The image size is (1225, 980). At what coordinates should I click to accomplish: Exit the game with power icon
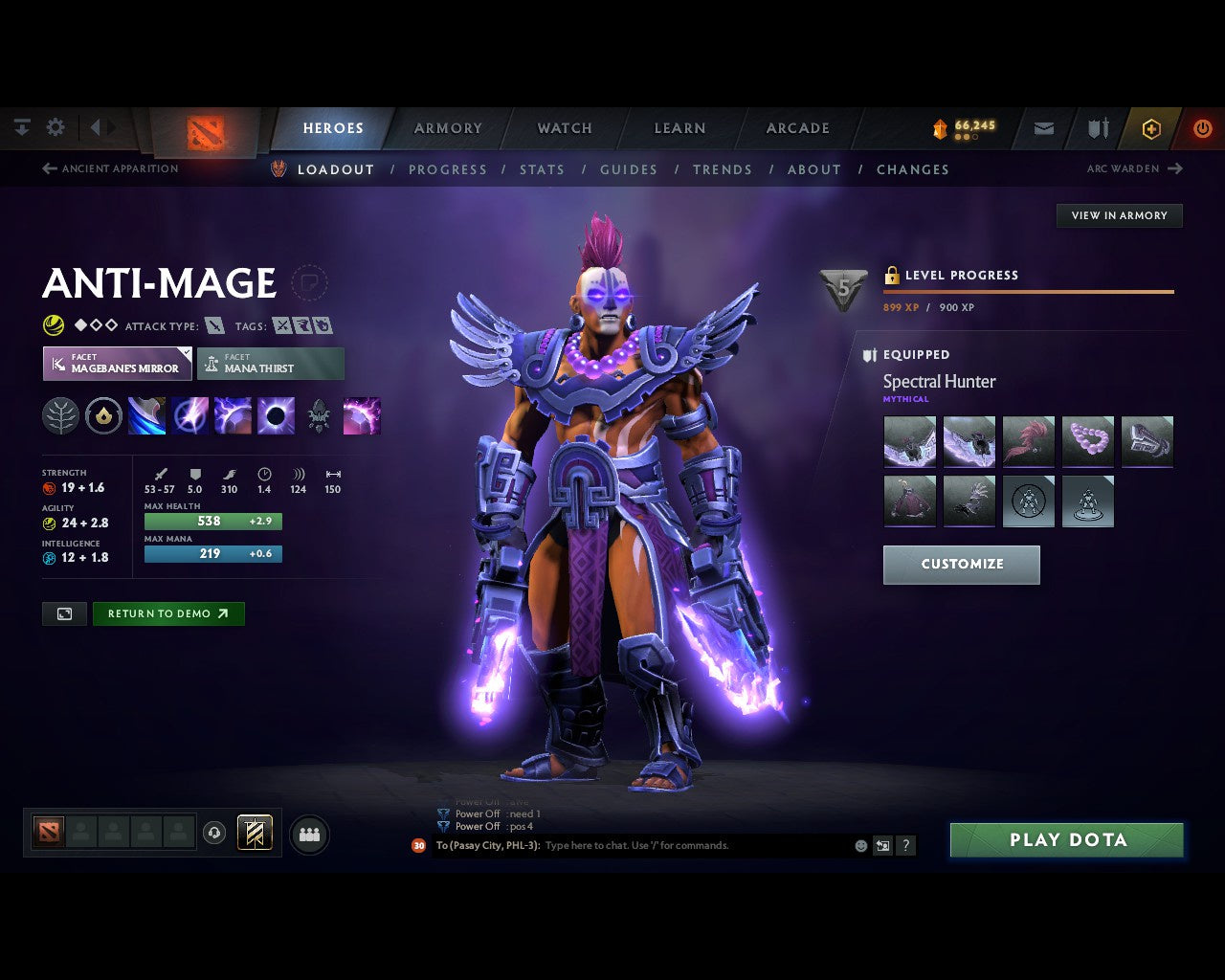(1202, 128)
